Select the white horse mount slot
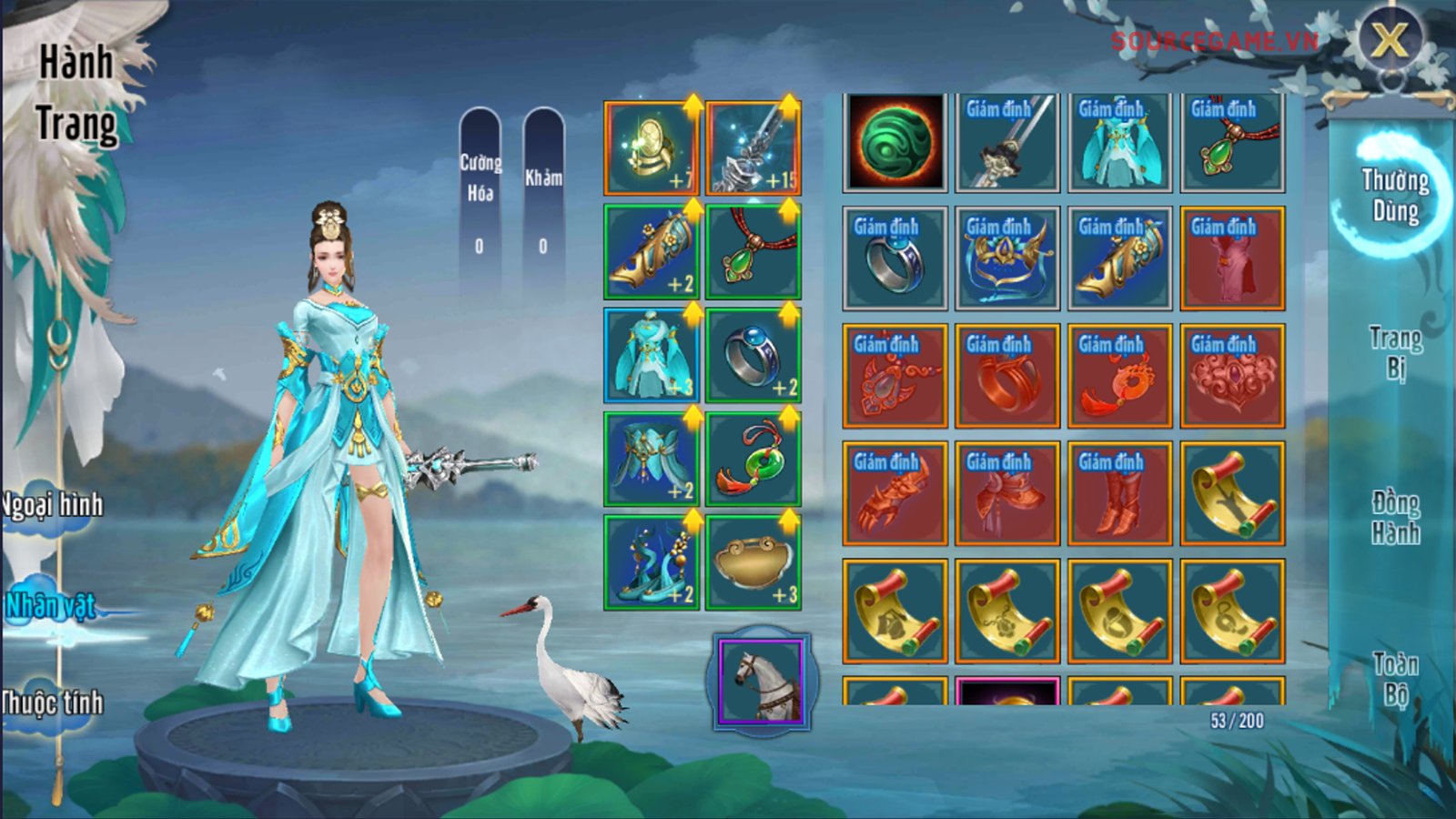 763,682
